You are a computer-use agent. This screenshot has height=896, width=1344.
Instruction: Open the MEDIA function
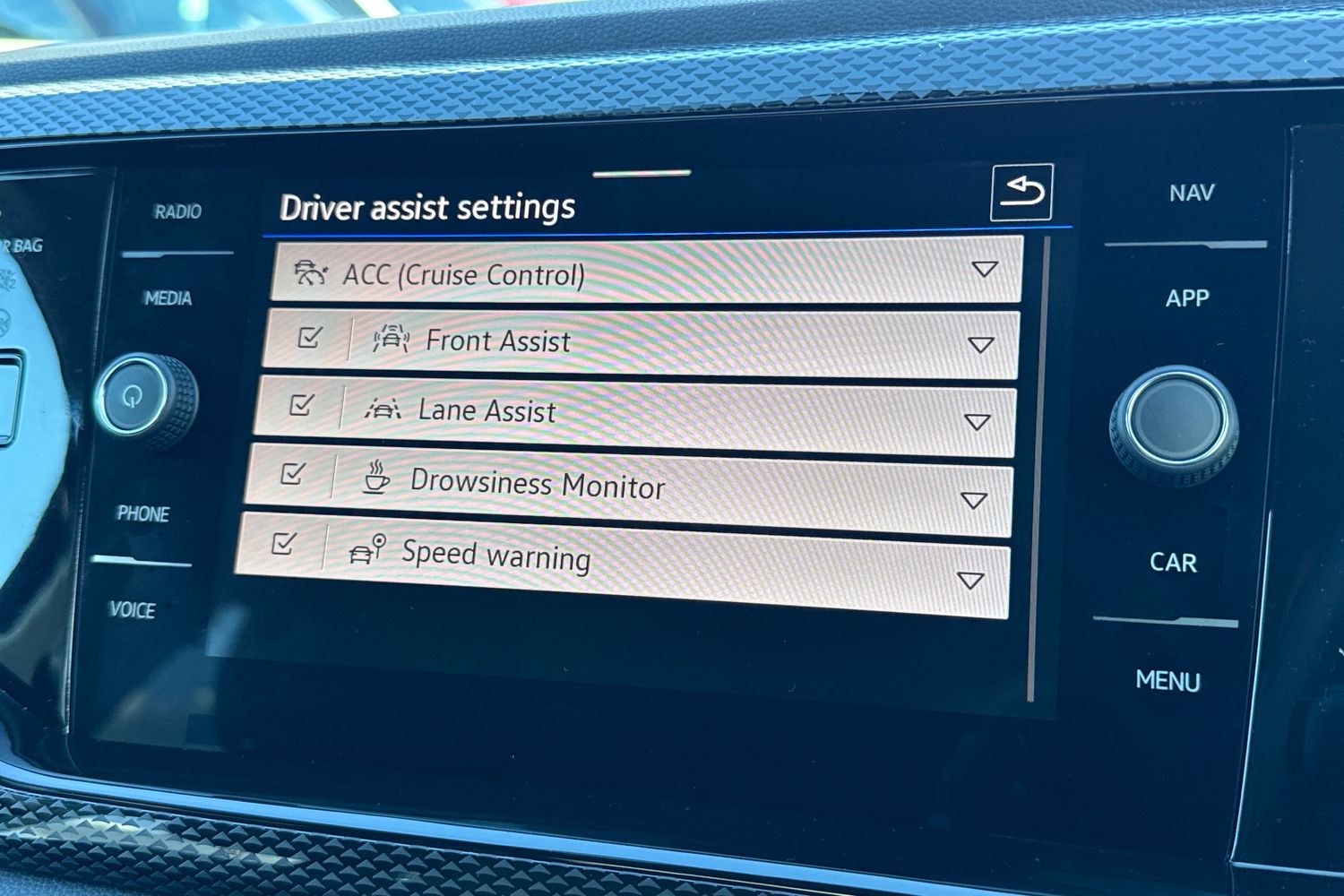point(168,298)
